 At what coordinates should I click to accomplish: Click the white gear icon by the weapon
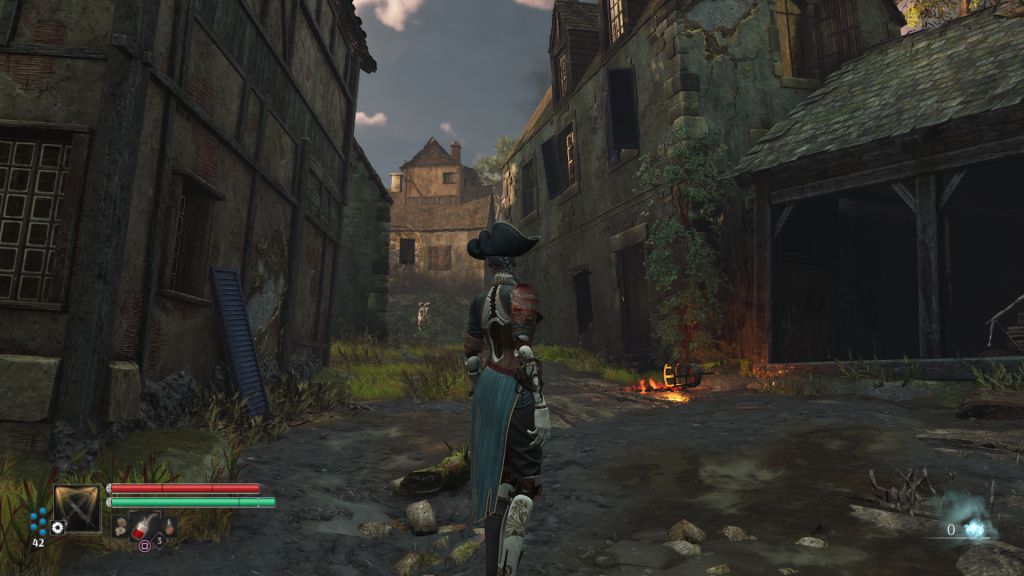pos(58,527)
